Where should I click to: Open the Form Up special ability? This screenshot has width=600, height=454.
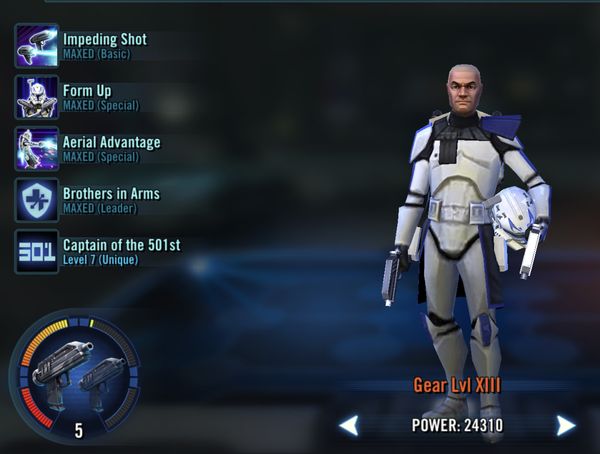click(x=36, y=97)
